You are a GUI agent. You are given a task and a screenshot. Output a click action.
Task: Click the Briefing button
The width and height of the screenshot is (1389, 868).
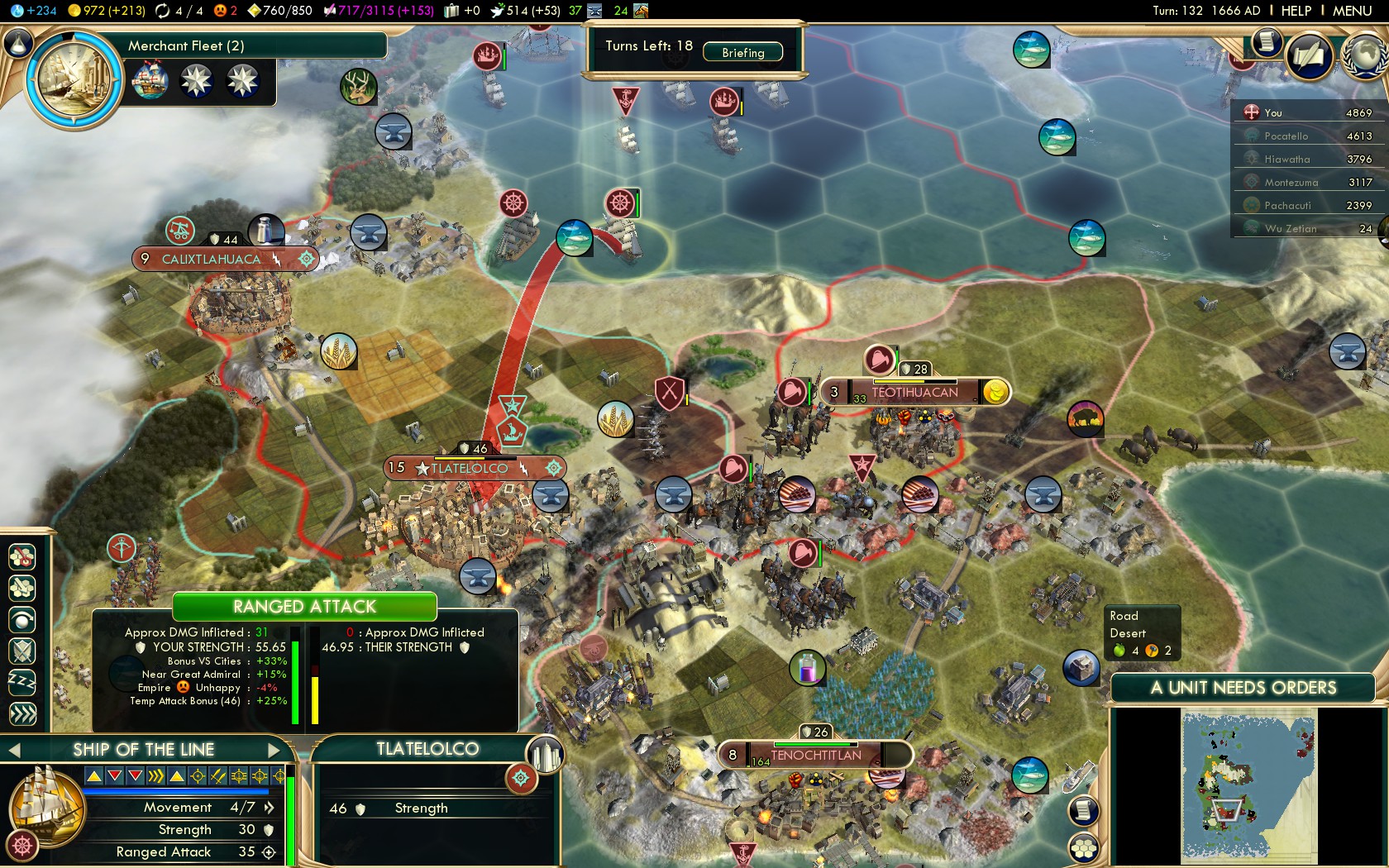tap(742, 52)
